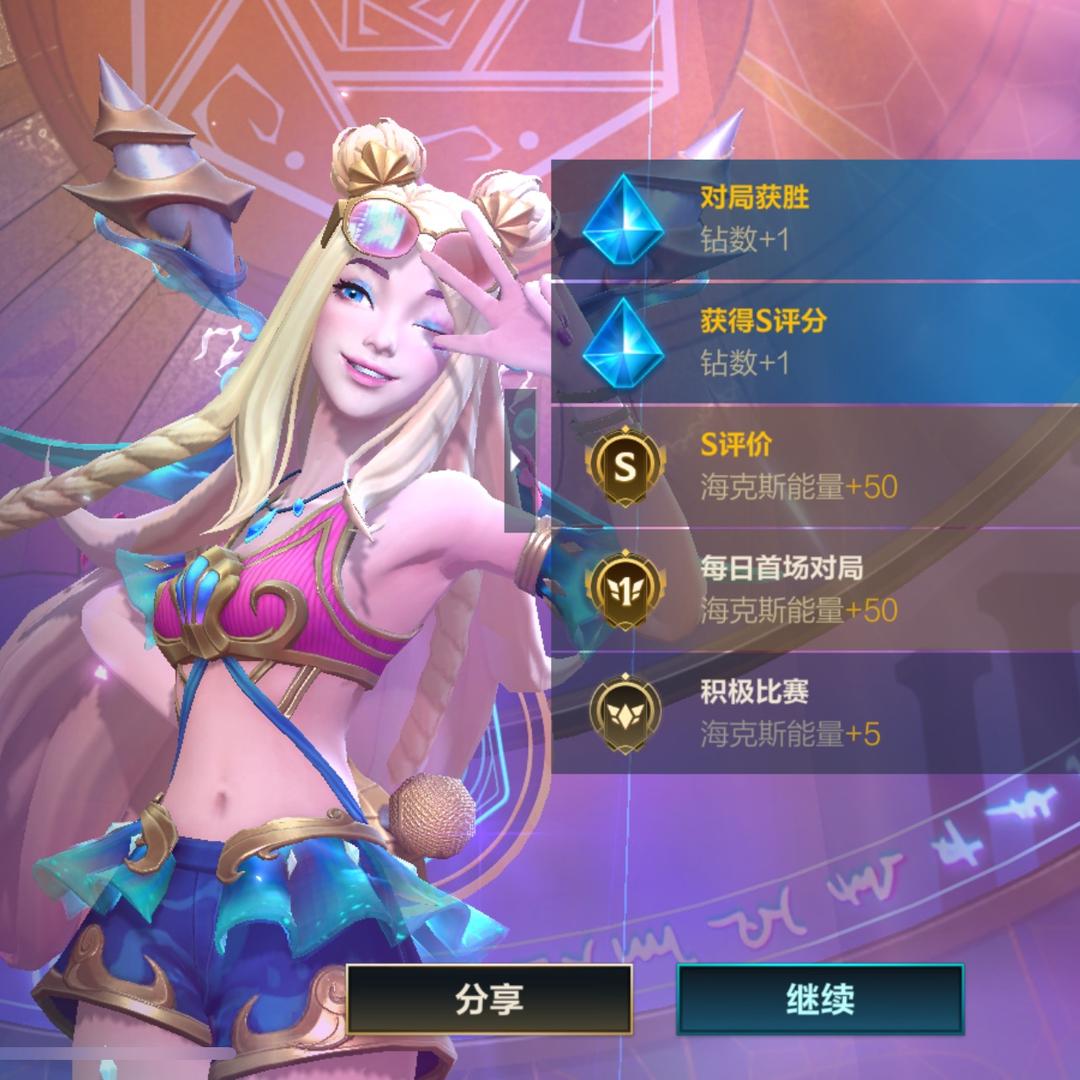Expand the side panel arrow handle
This screenshot has width=1080, height=1080.
coord(518,460)
